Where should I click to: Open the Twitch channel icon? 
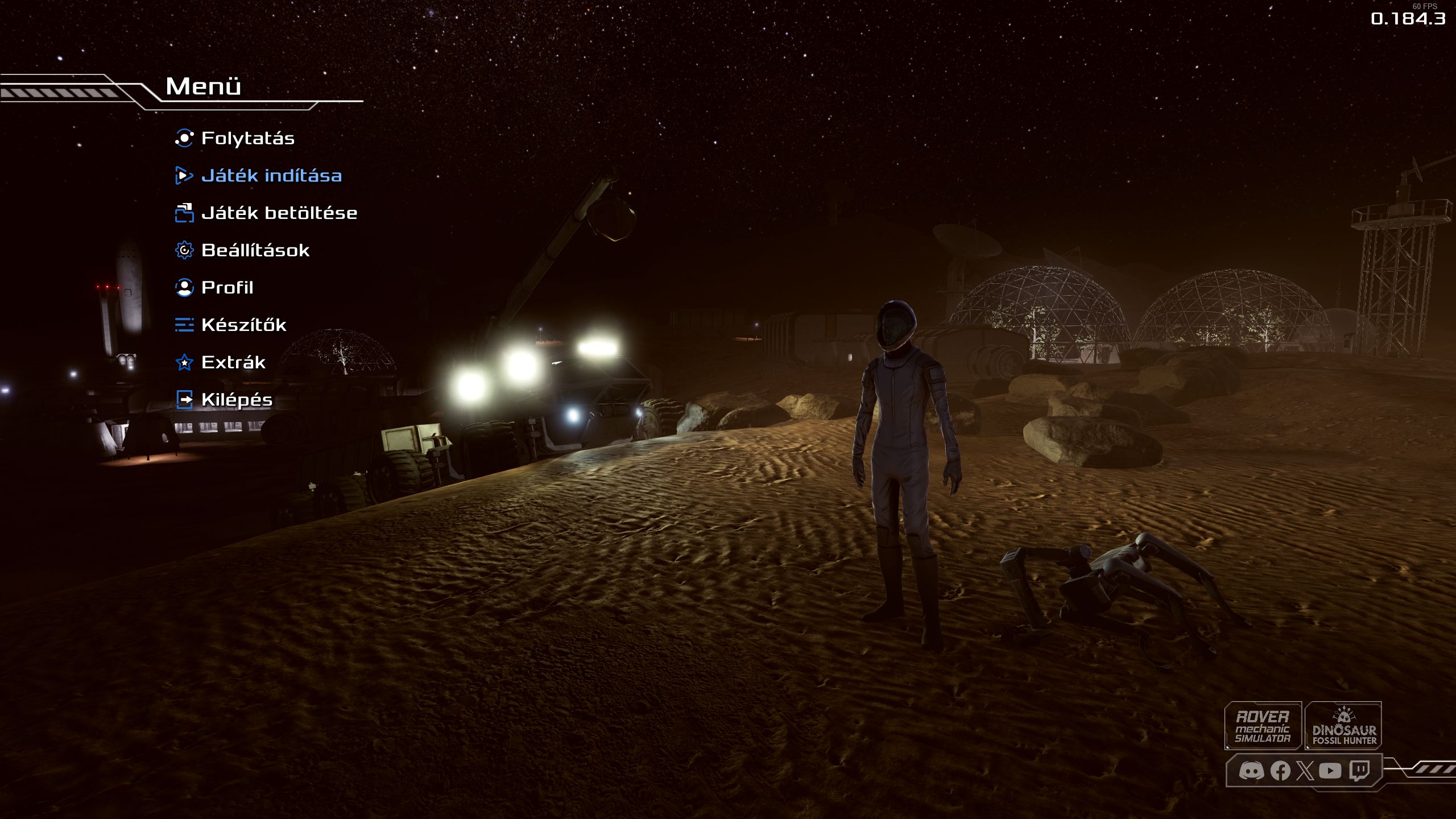(x=1359, y=771)
